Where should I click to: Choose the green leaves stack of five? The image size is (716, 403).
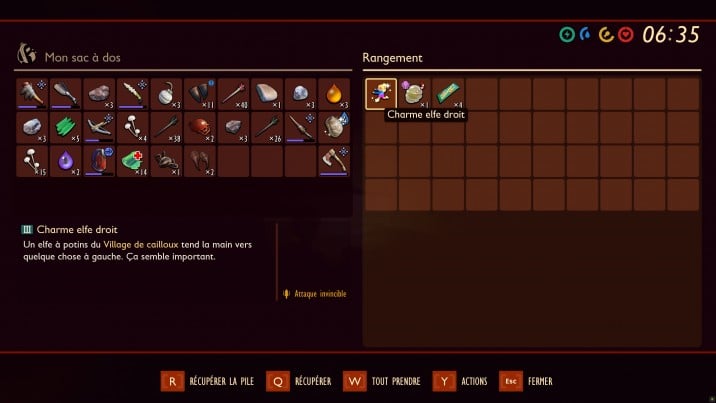pyautogui.click(x=66, y=127)
